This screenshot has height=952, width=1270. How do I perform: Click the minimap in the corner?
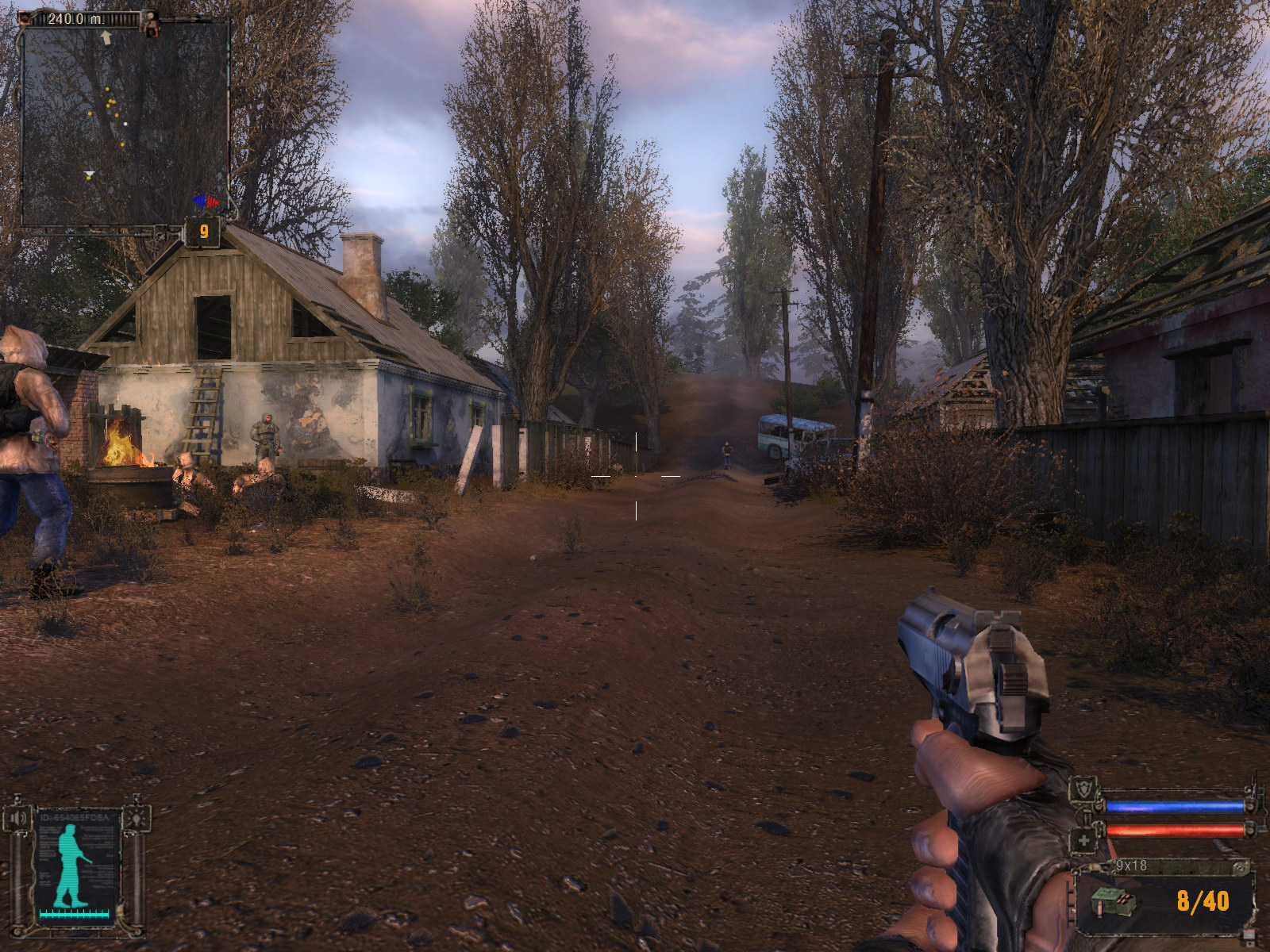coord(125,125)
